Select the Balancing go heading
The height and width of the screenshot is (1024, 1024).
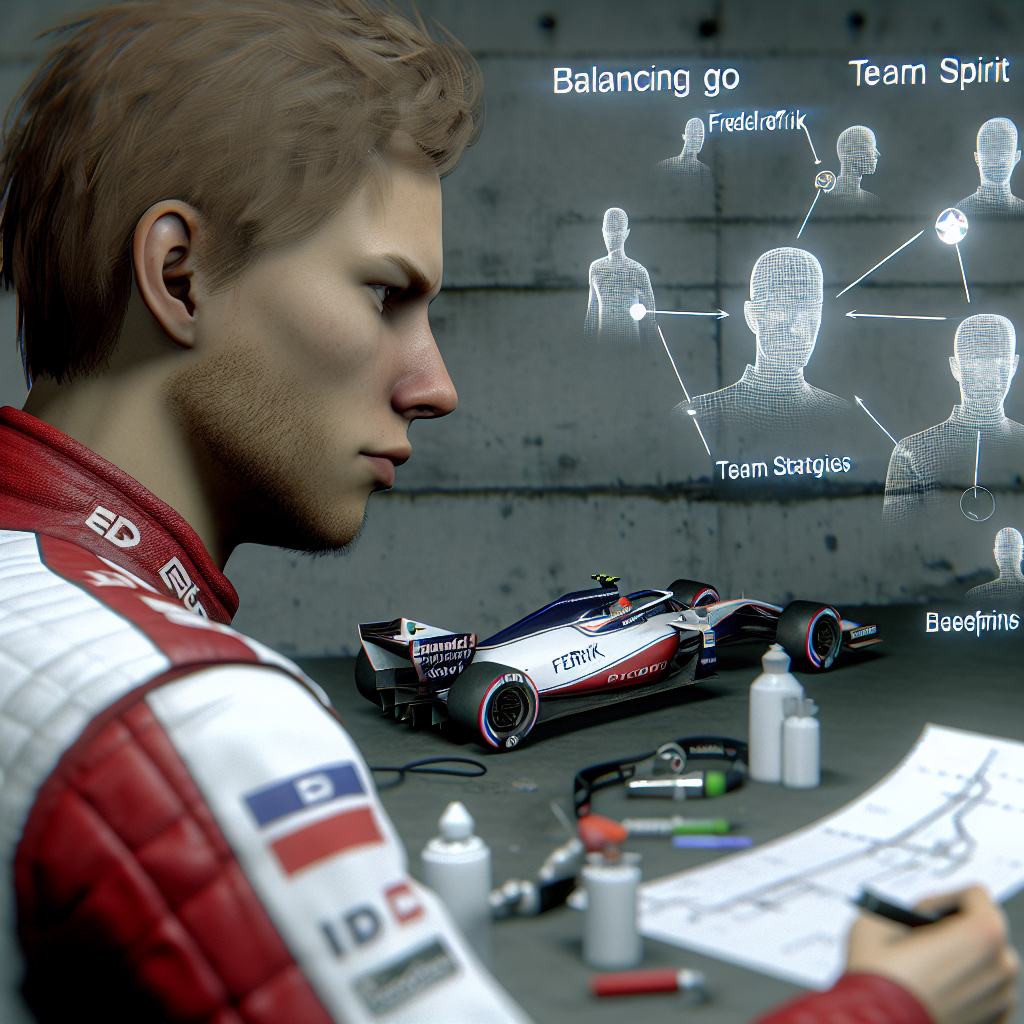[x=622, y=82]
